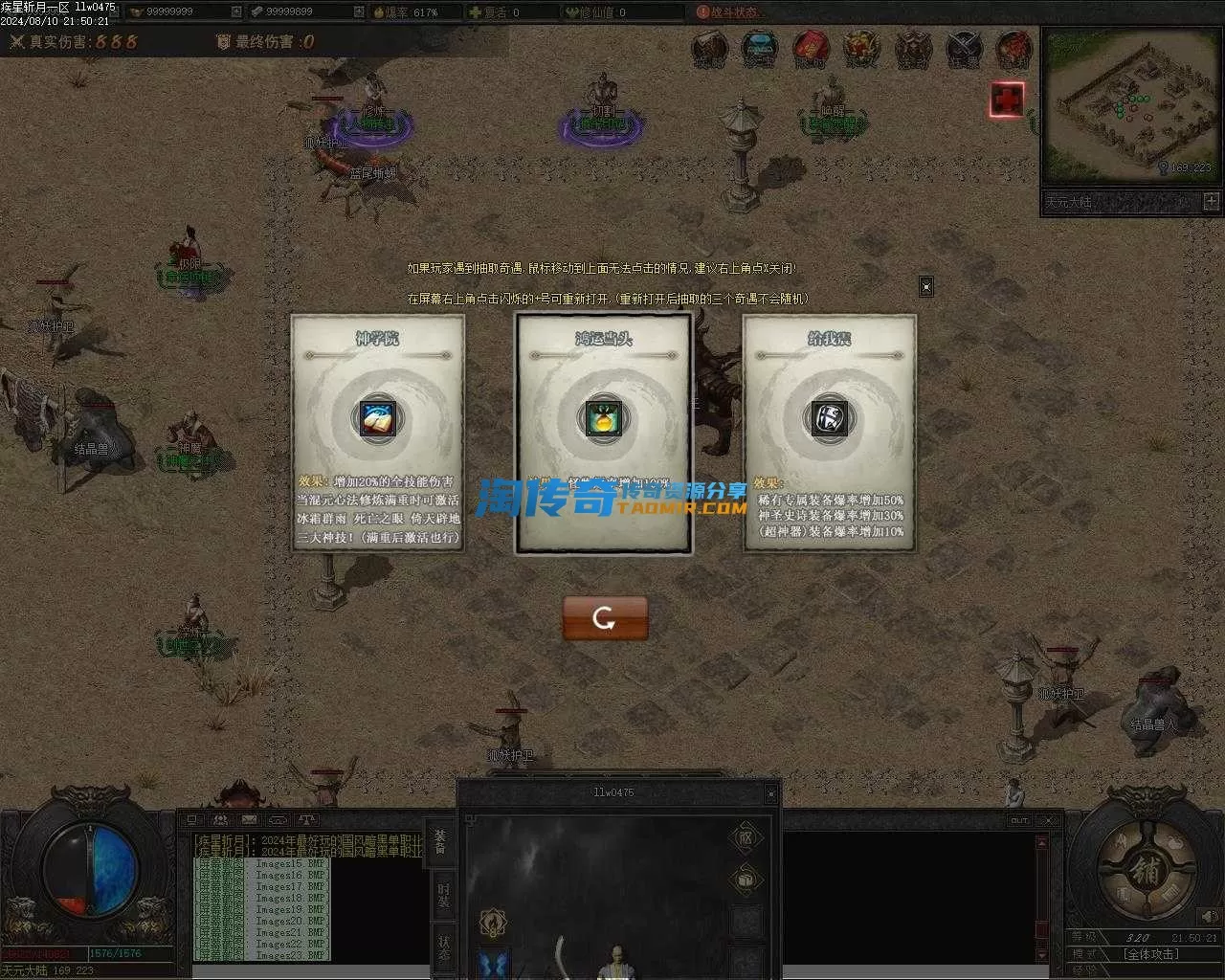Expand the 天元大陆 map with plus button
The height and width of the screenshot is (980, 1225).
1211,202
